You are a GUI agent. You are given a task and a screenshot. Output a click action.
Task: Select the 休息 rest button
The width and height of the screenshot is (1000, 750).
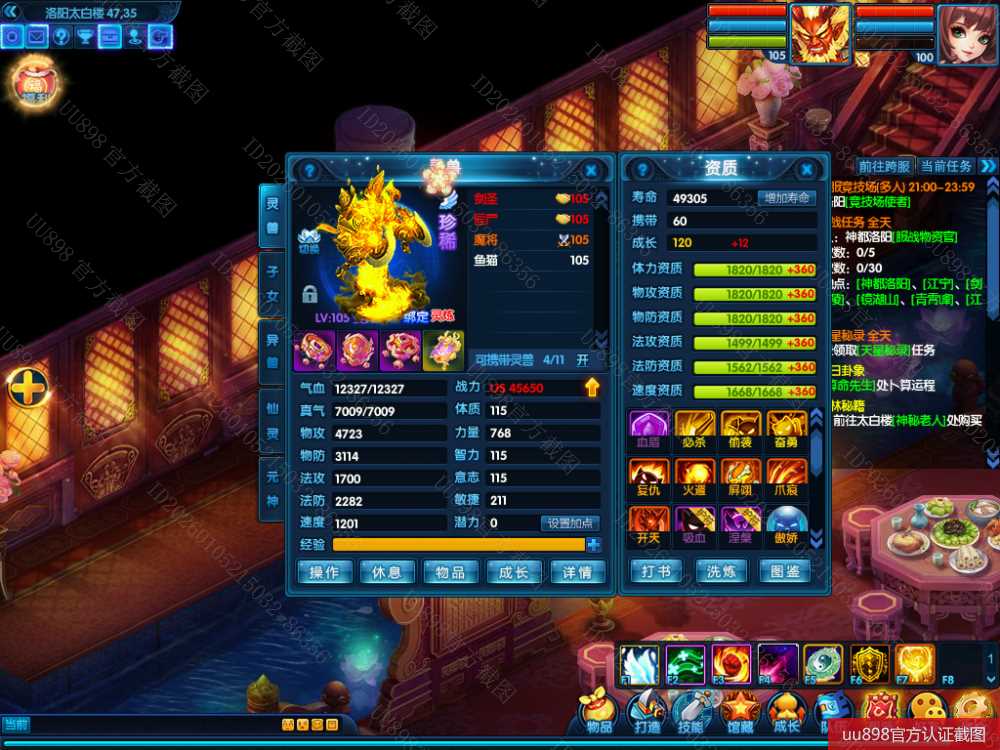(x=387, y=572)
